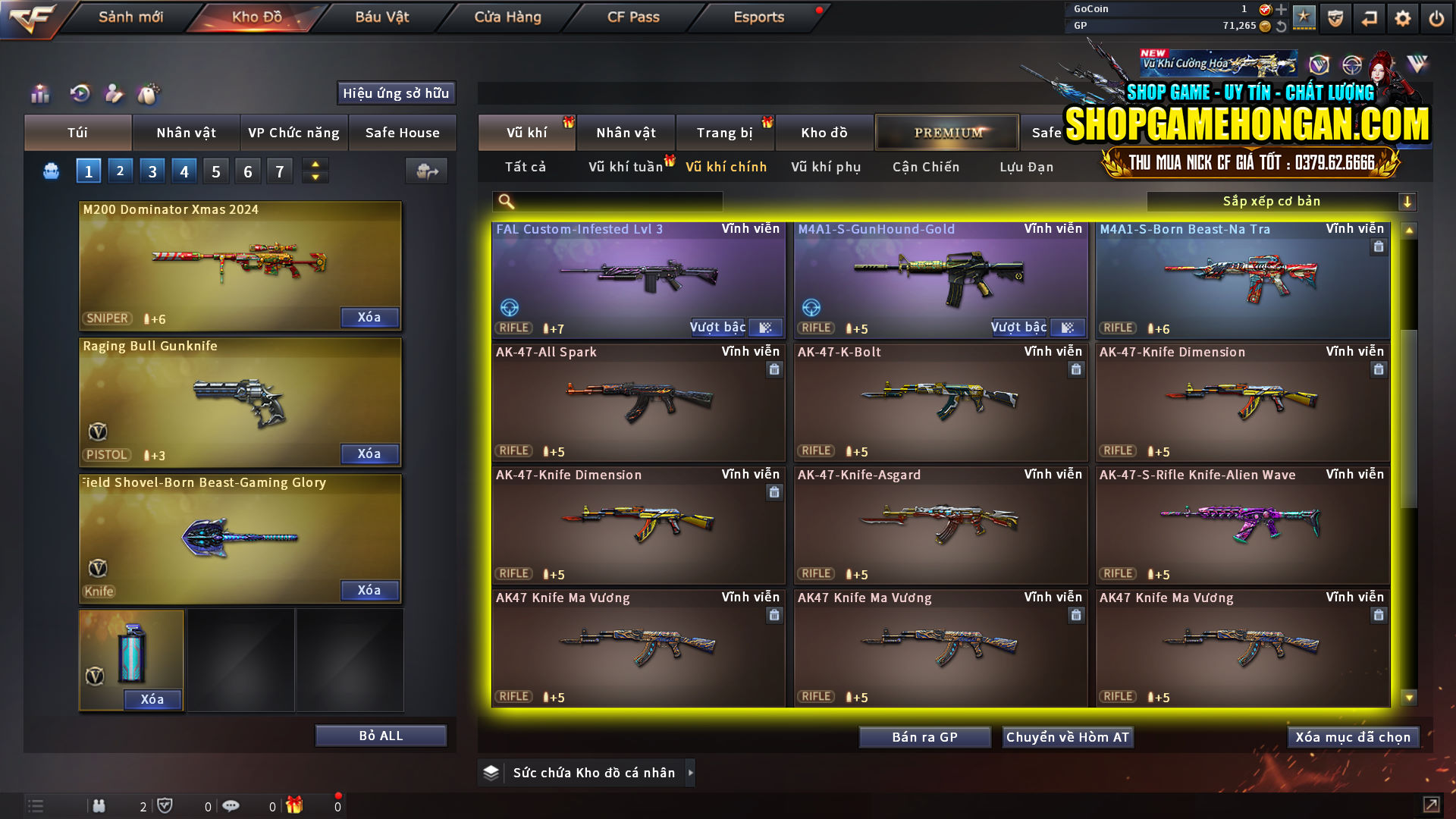The width and height of the screenshot is (1456, 819).
Task: Click the dog-tag collection icon in the inventory toolbar
Action: 149,93
